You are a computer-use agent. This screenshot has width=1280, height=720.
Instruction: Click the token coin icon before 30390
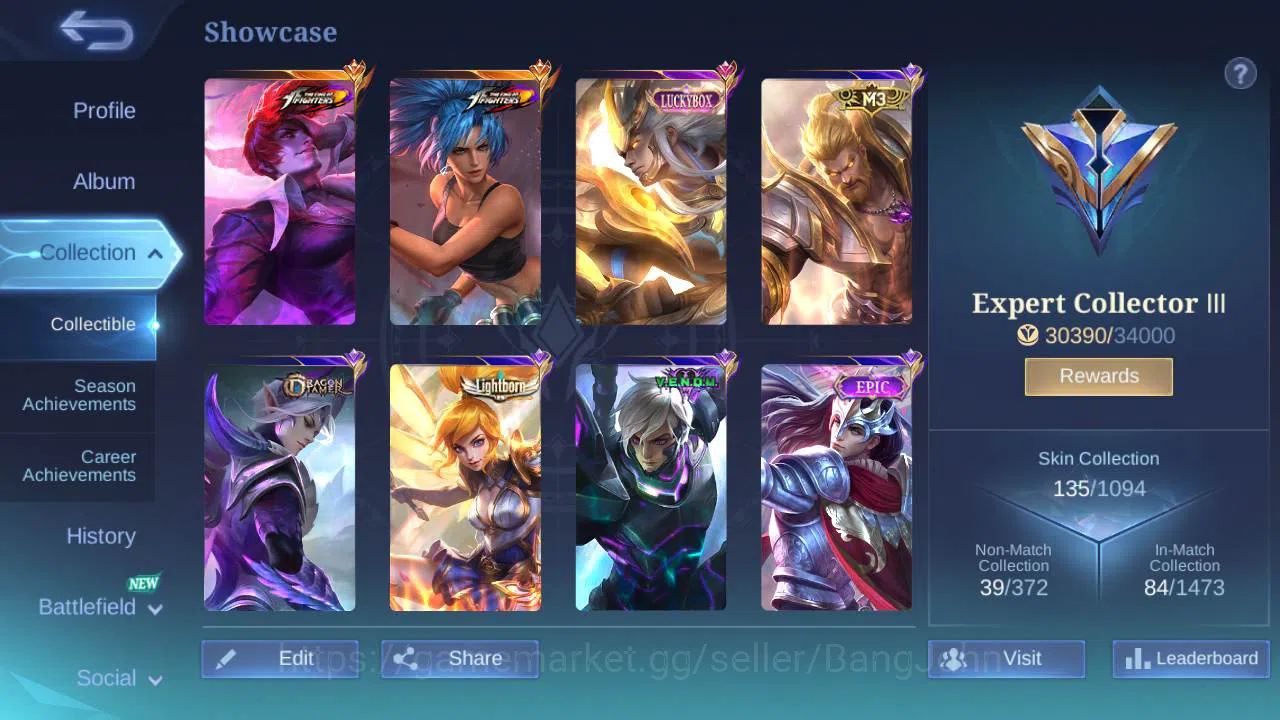pyautogui.click(x=1028, y=336)
